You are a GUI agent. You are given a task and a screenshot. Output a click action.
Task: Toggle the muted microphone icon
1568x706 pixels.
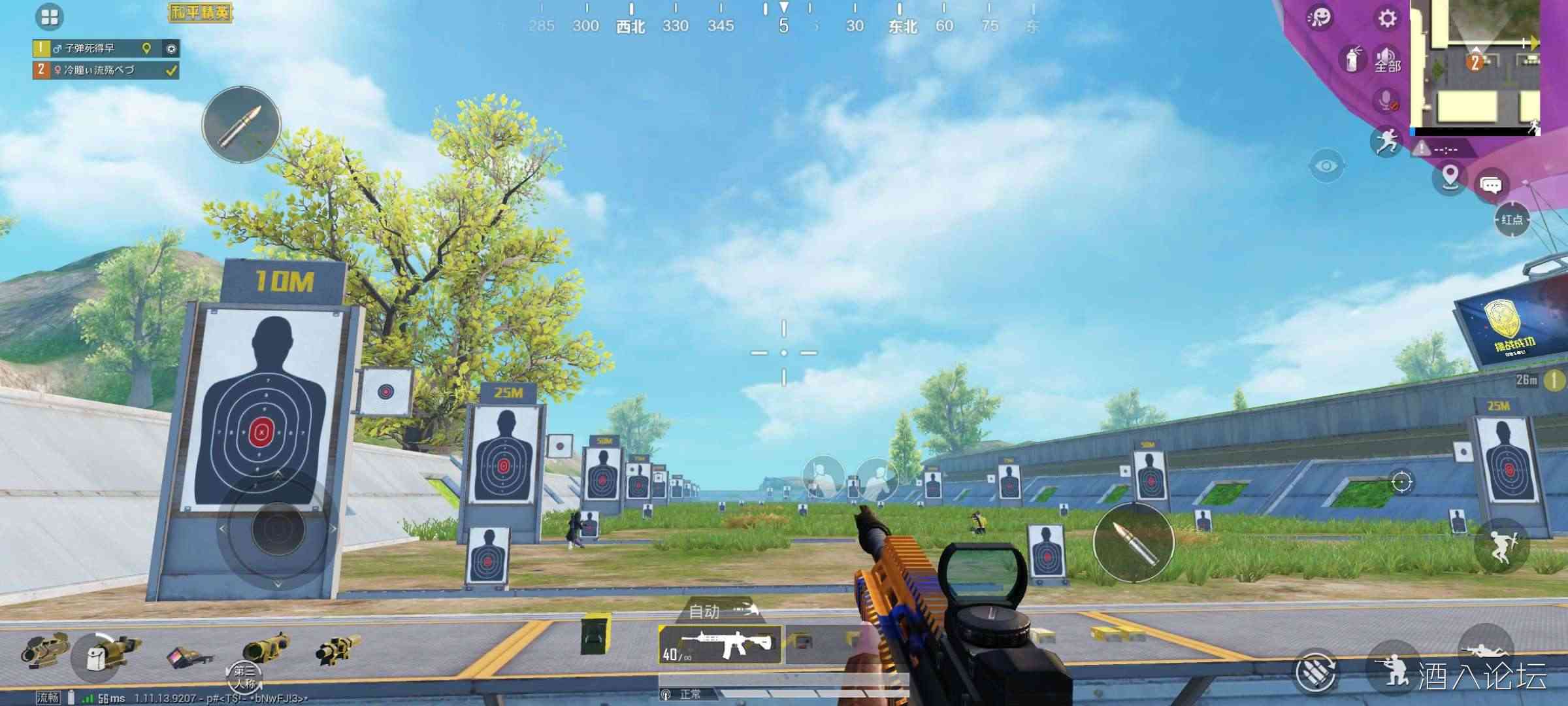pyautogui.click(x=1386, y=101)
